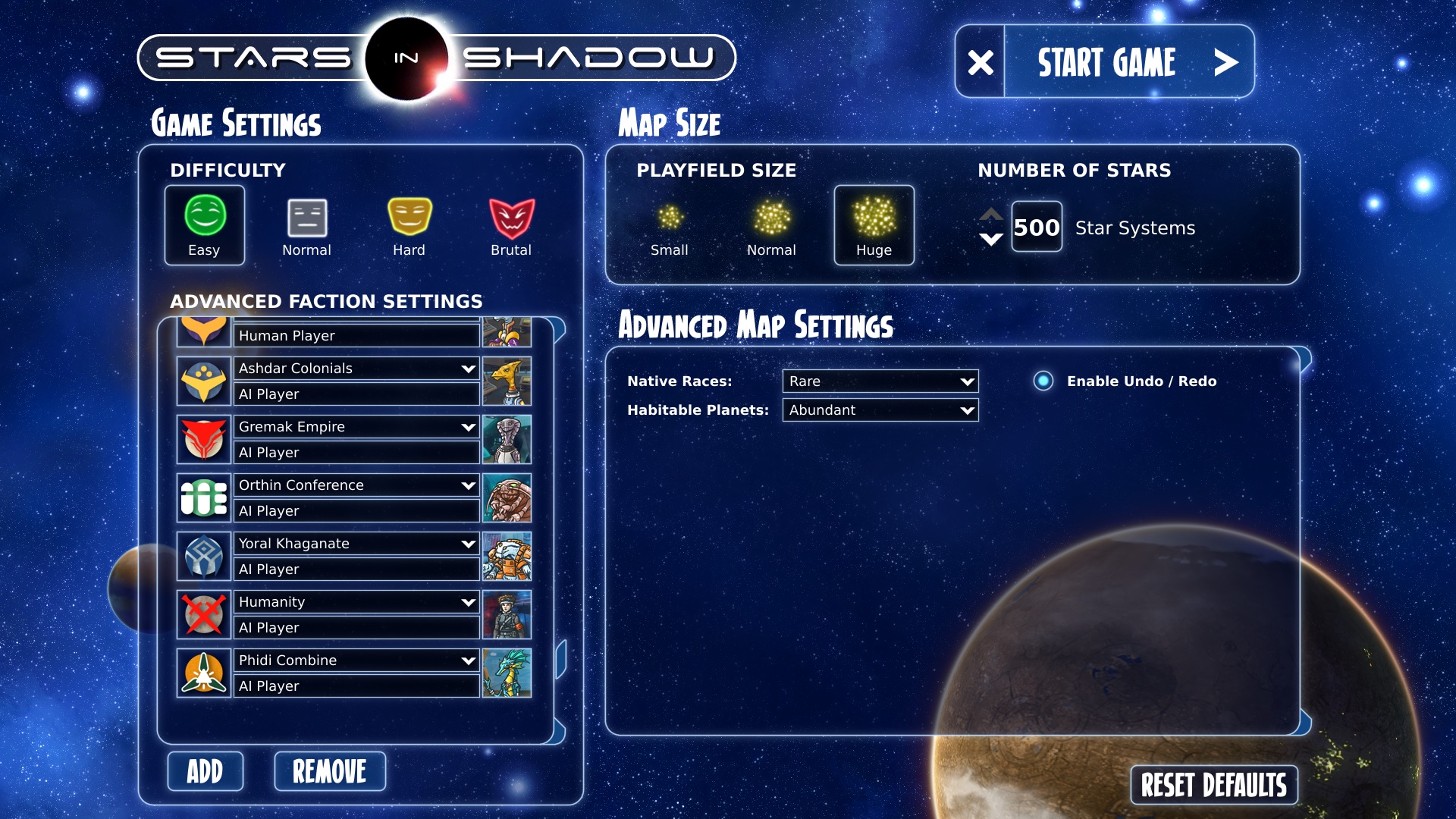Select Huge playfield size
This screenshot has height=819, width=1456.
[874, 225]
